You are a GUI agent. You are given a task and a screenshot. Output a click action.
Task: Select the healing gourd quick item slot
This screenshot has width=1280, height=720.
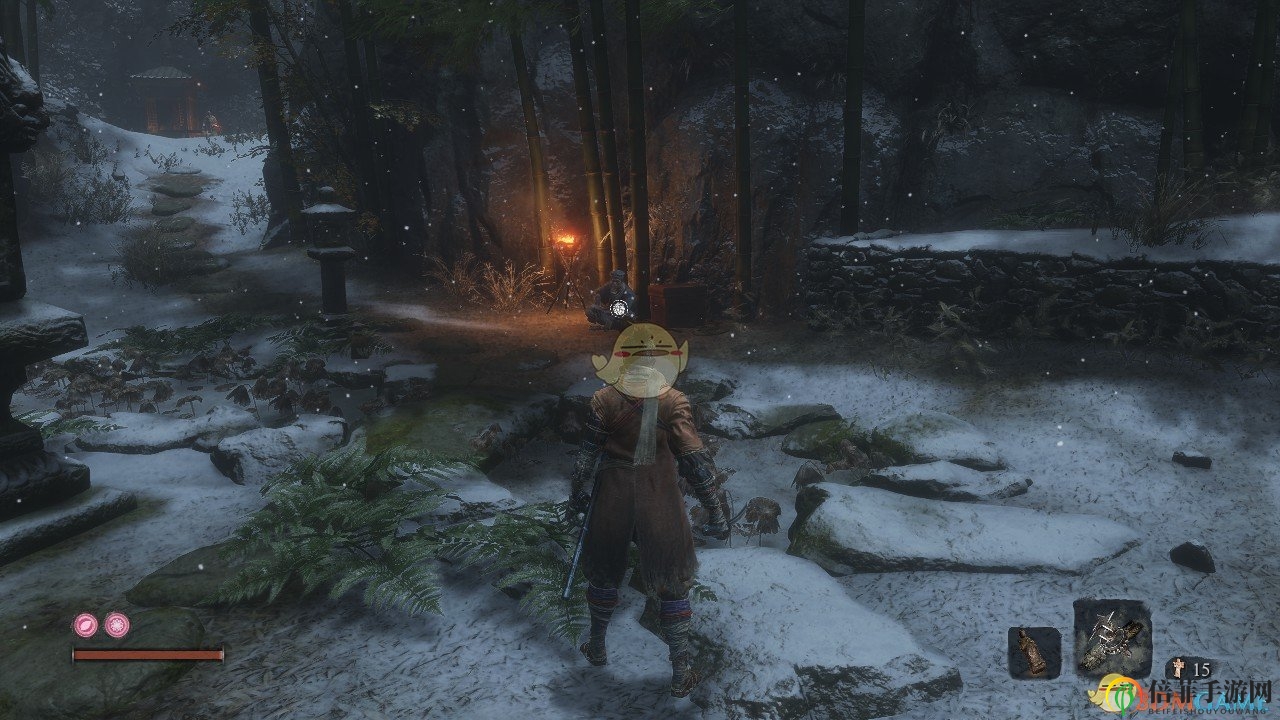pyautogui.click(x=1033, y=652)
